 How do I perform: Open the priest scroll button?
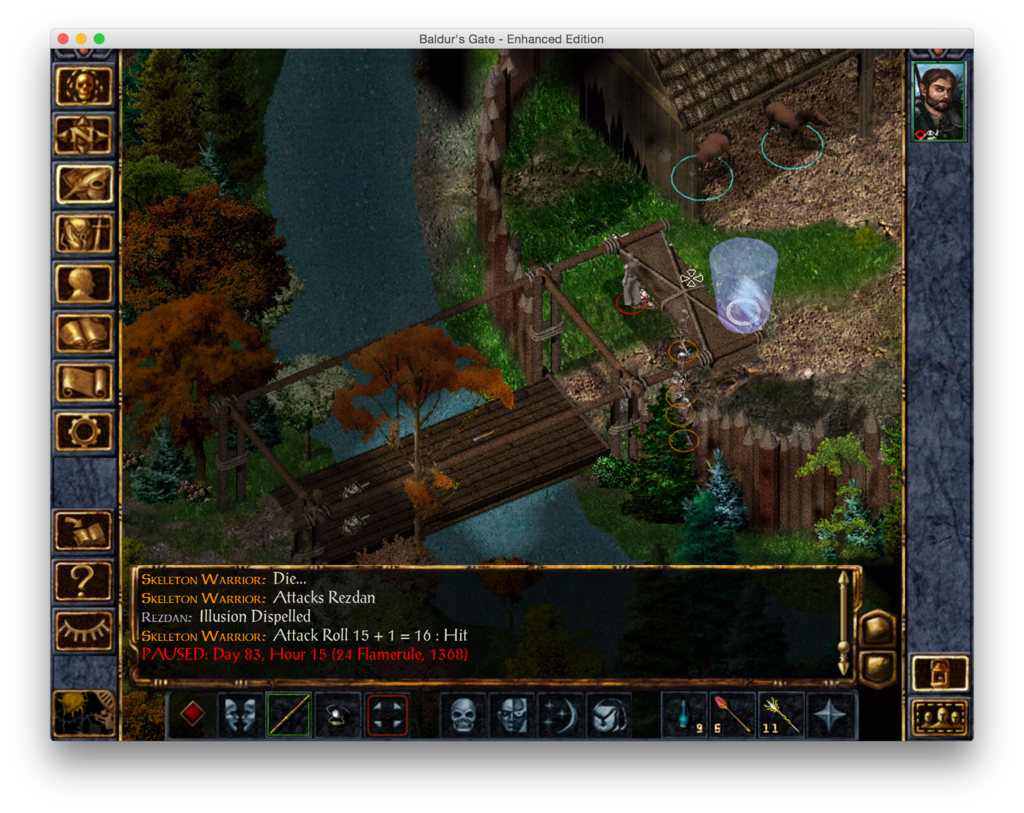84,382
